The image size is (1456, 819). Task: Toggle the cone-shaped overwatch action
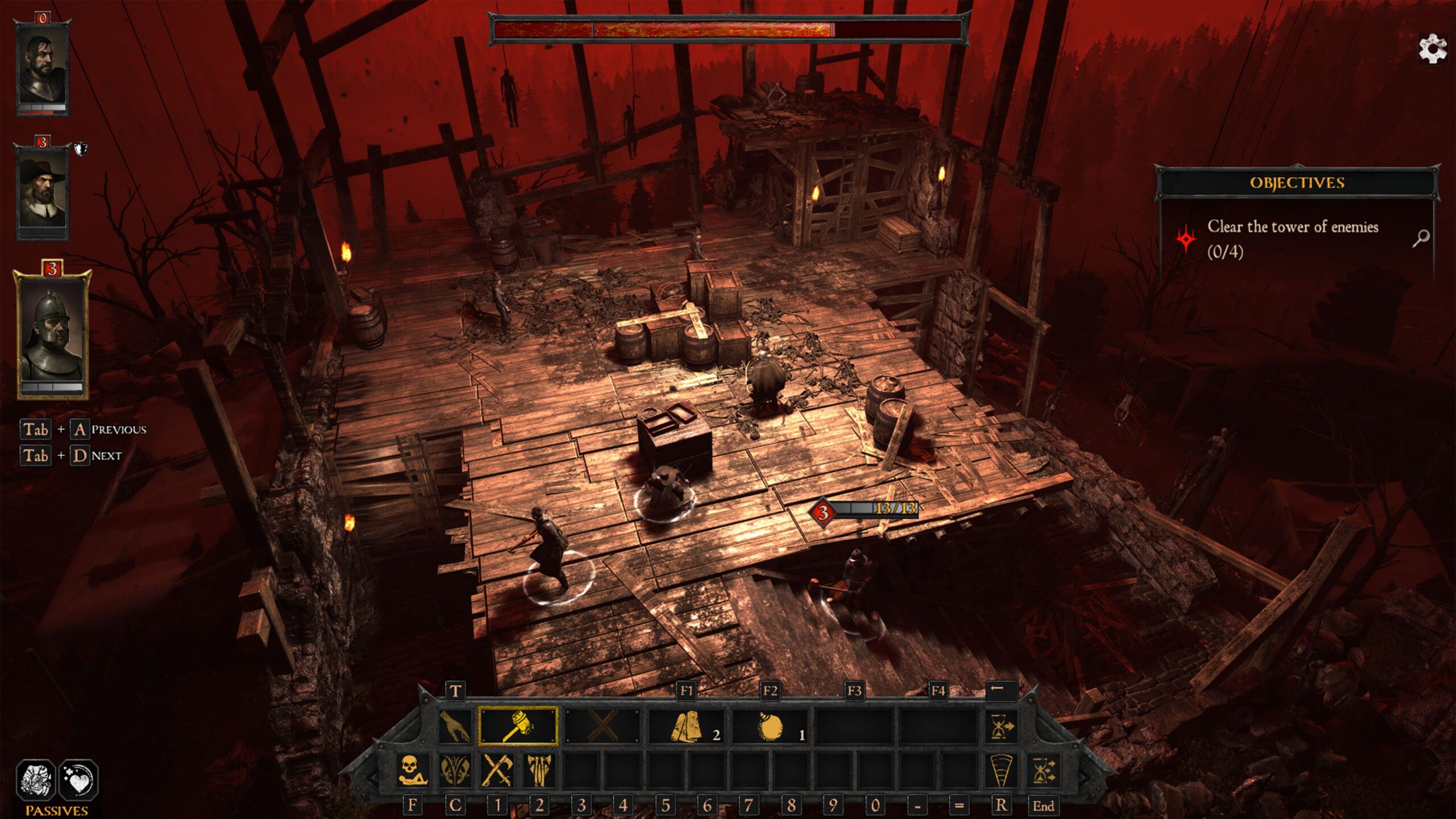click(1001, 771)
